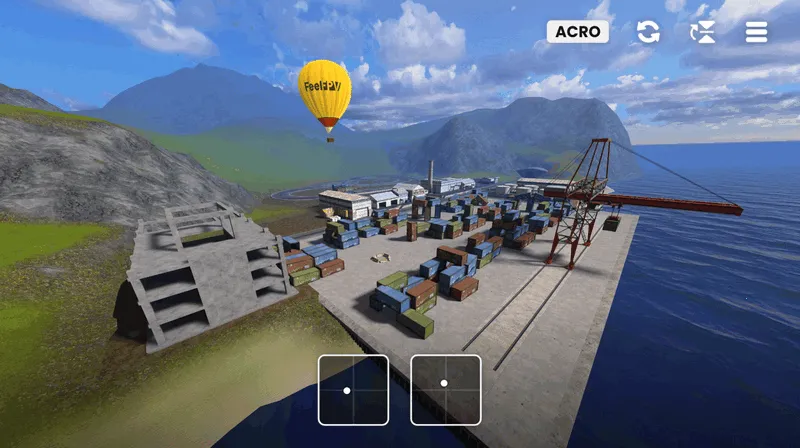Click the circular arrows reset icon
800x448 pixels.
click(648, 32)
